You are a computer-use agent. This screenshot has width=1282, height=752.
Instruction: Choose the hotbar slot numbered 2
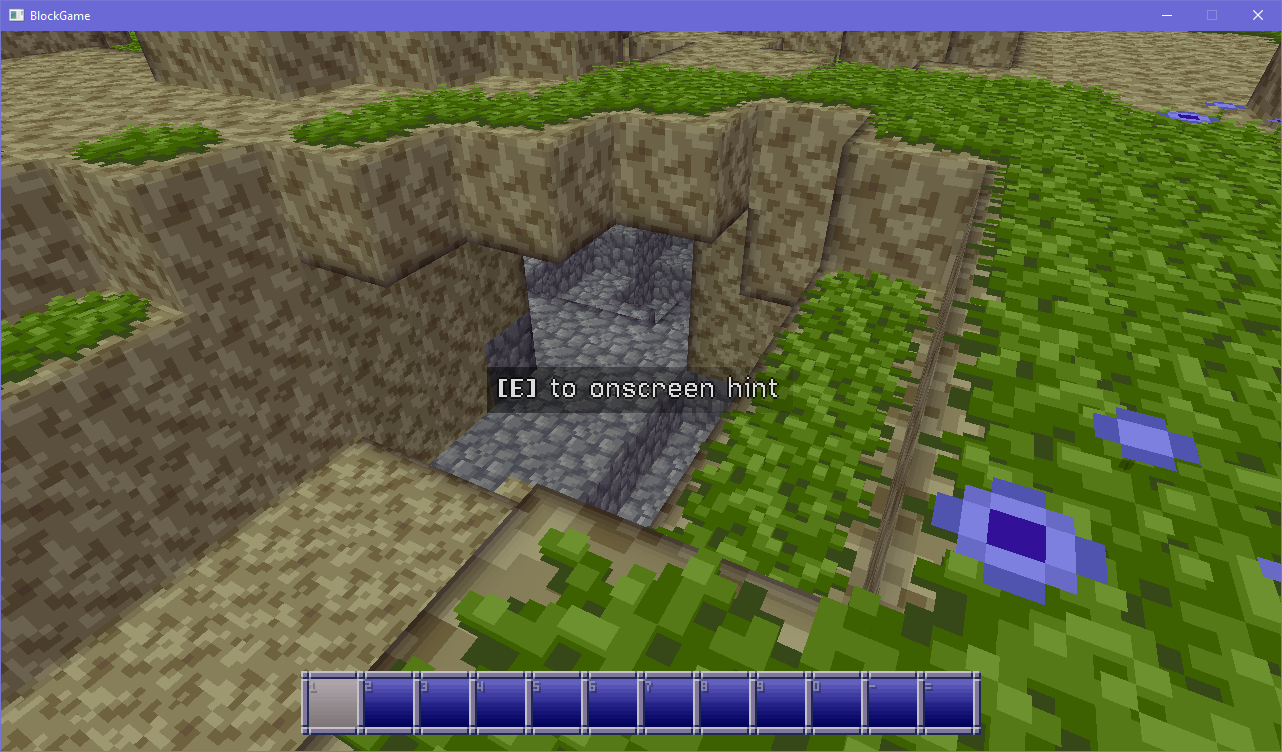point(389,703)
